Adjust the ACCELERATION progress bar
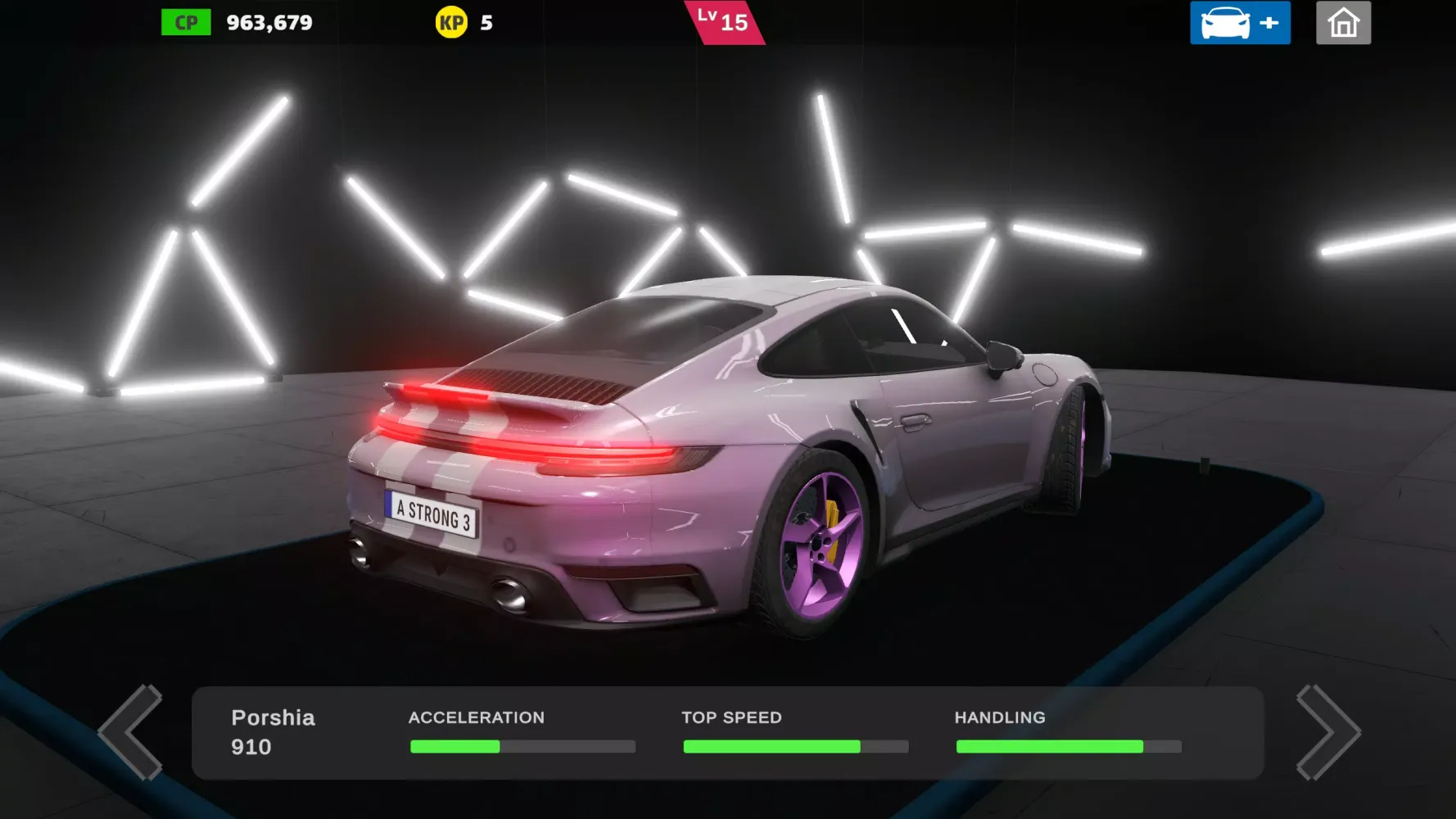This screenshot has height=819, width=1456. pyautogui.click(x=522, y=746)
